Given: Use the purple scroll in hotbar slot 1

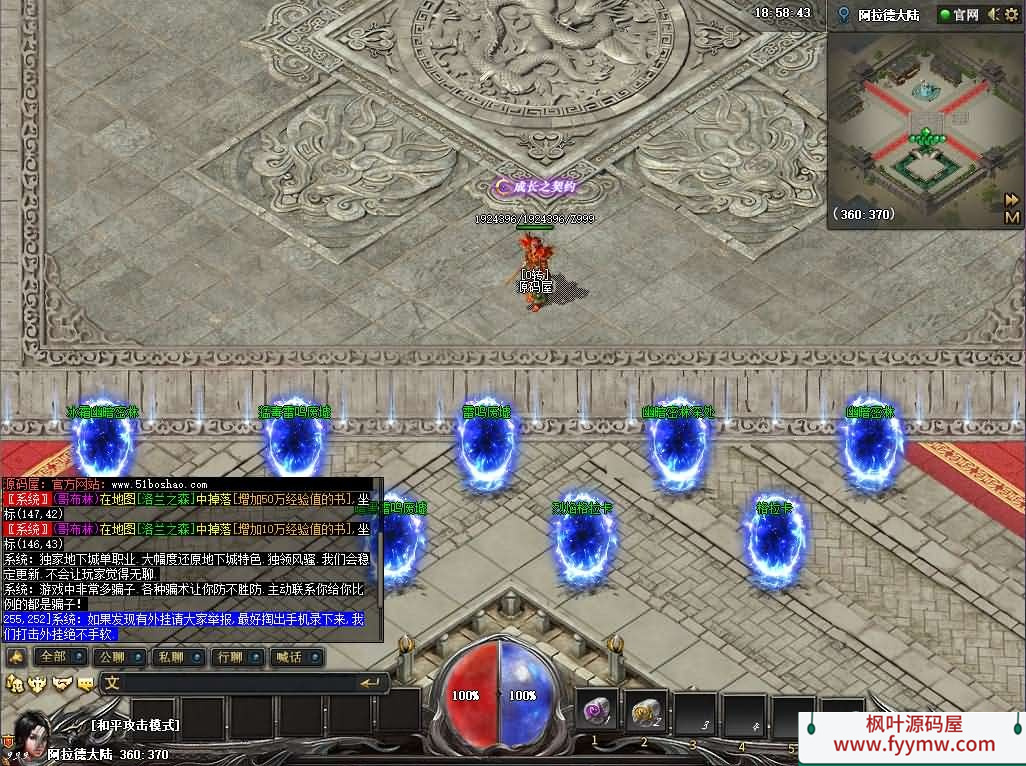Looking at the screenshot, I should pyautogui.click(x=597, y=713).
